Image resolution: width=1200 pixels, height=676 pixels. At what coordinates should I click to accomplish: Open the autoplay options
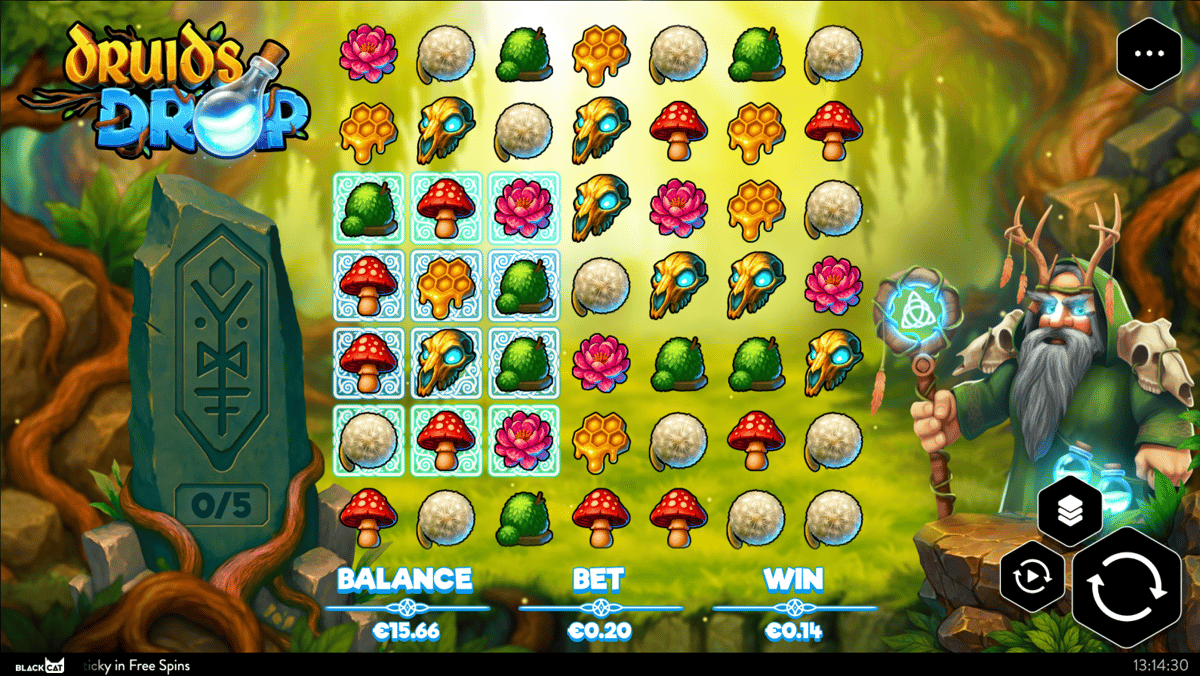1033,579
